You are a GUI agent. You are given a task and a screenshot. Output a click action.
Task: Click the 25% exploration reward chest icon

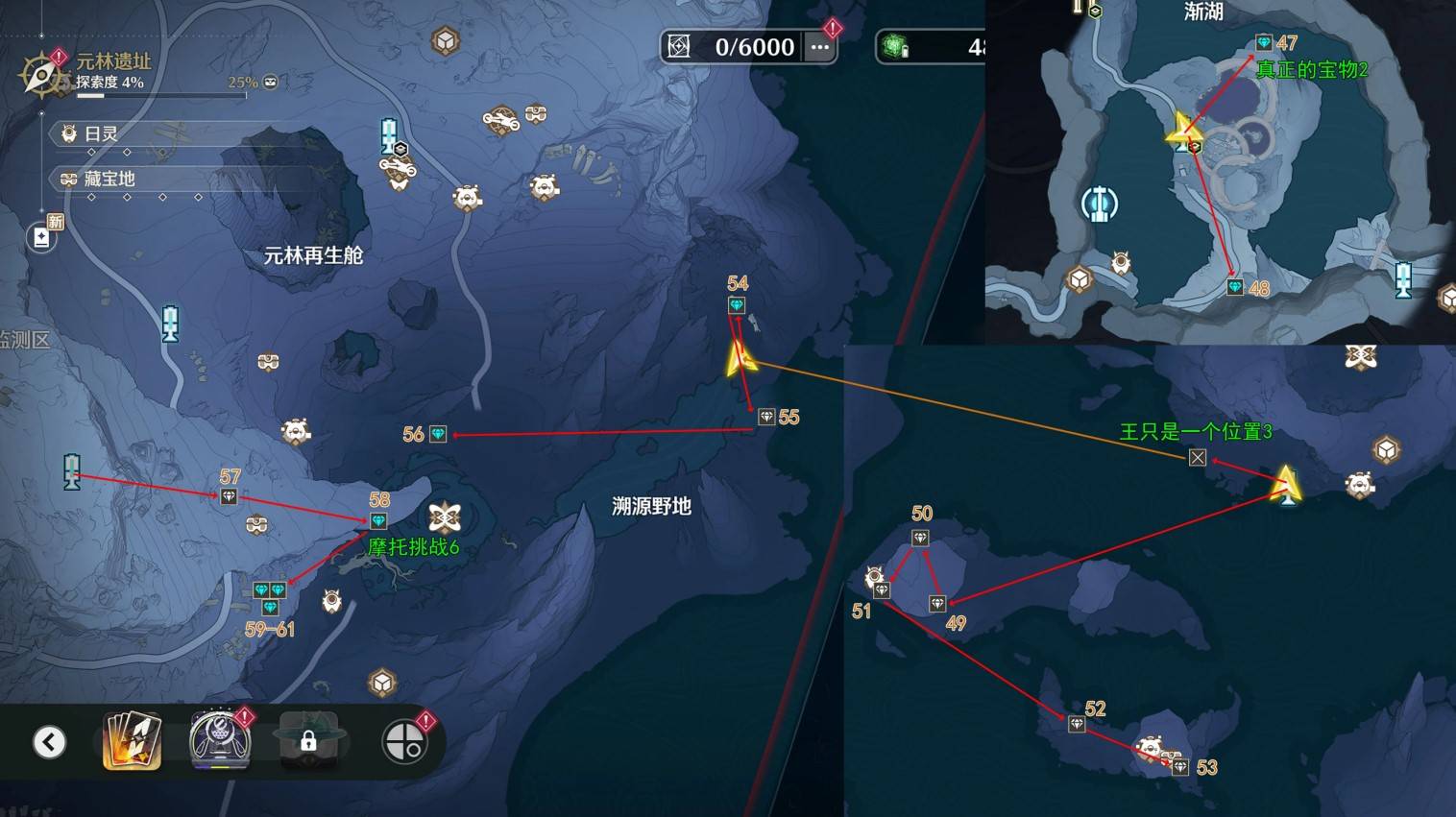coord(270,82)
